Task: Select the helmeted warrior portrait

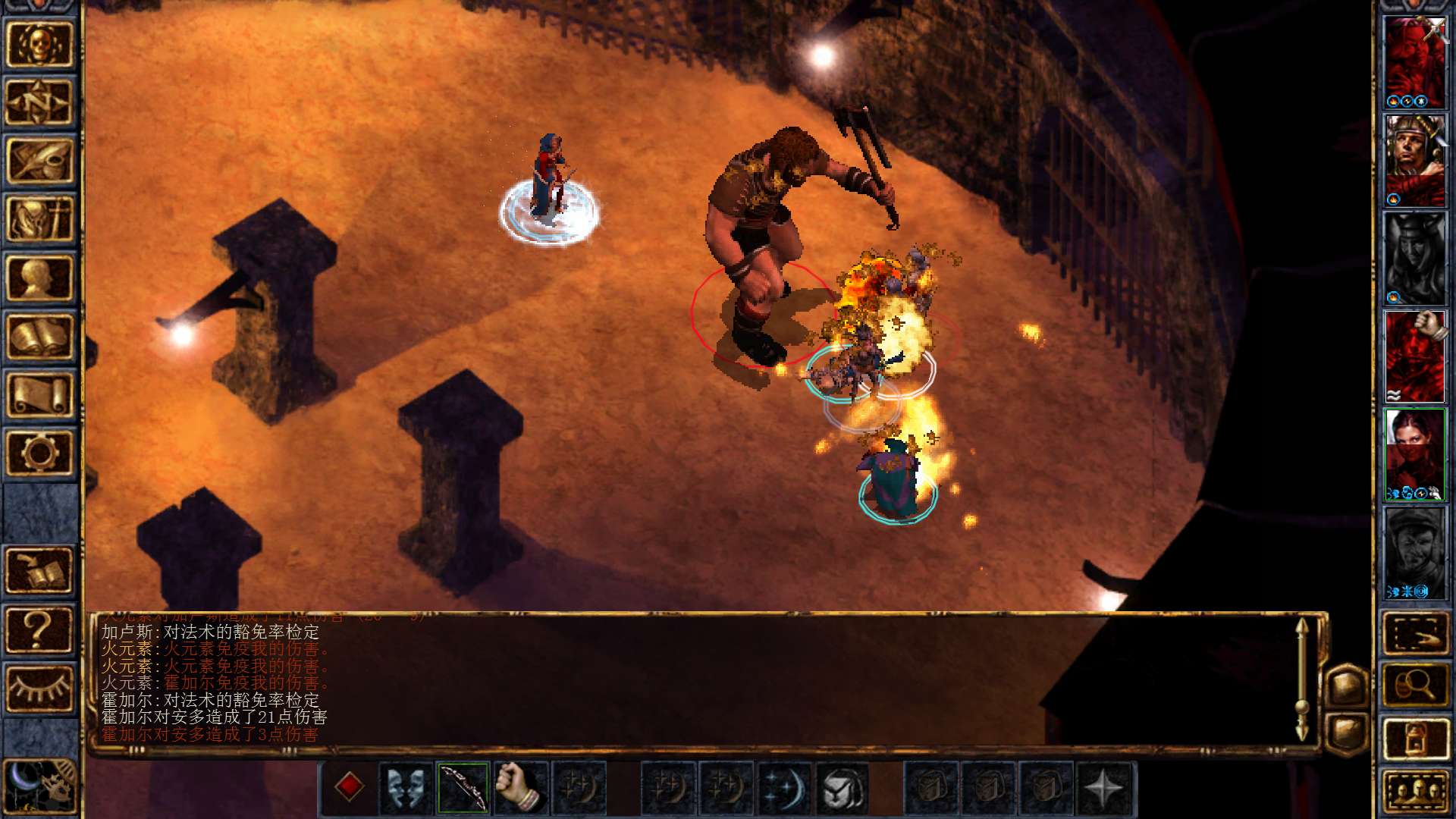Action: (x=1415, y=161)
